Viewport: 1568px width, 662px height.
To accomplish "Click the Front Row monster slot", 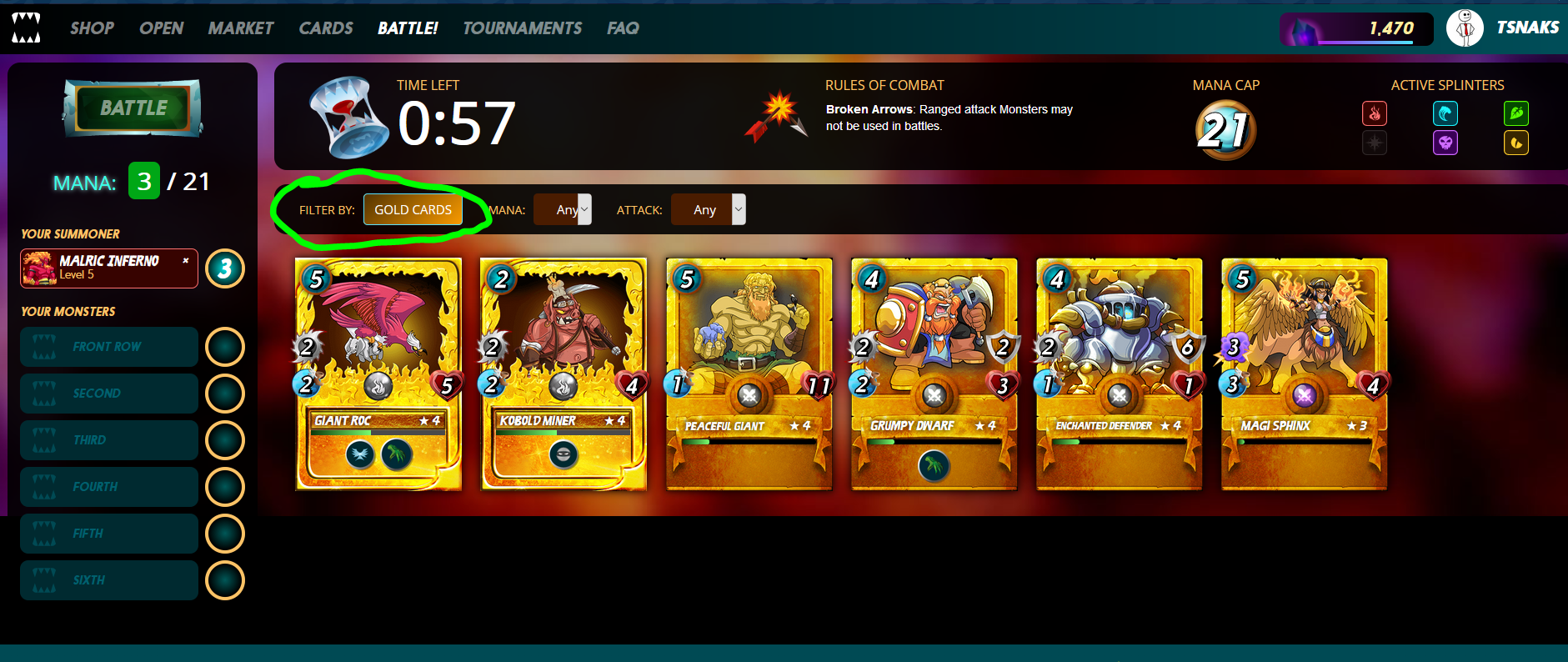I will [109, 347].
